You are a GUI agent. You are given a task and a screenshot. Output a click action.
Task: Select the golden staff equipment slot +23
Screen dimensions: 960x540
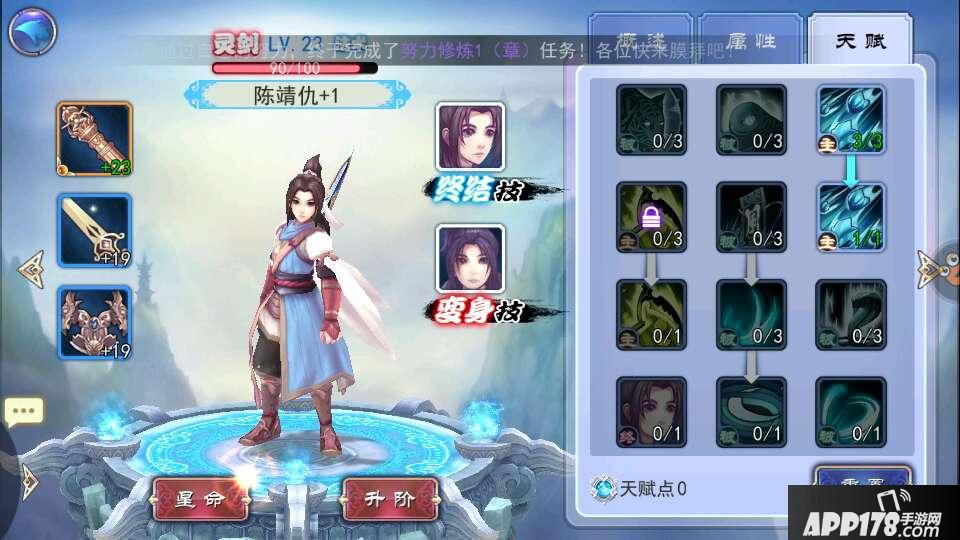coord(95,138)
